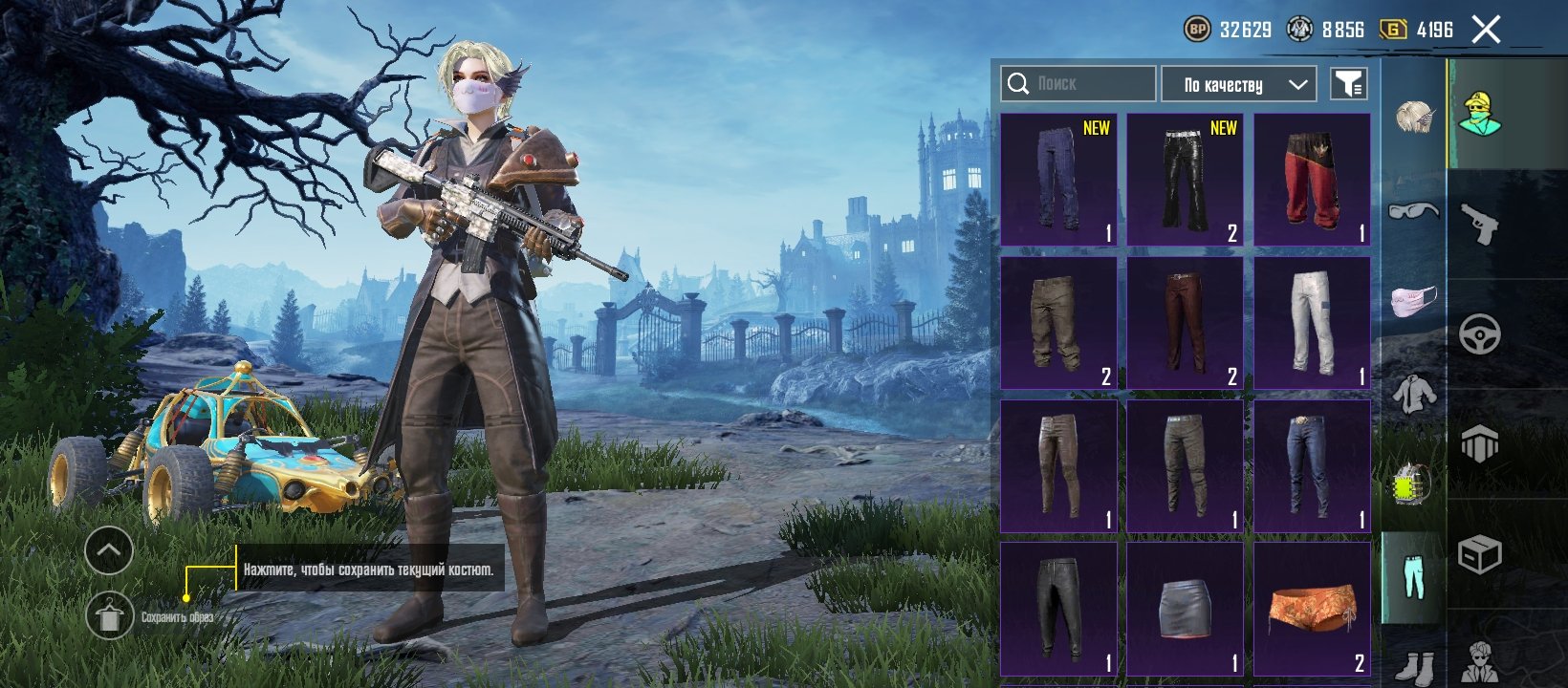Viewport: 1568px width, 688px height.
Task: Expand the up-arrow circle button
Action: pyautogui.click(x=109, y=550)
